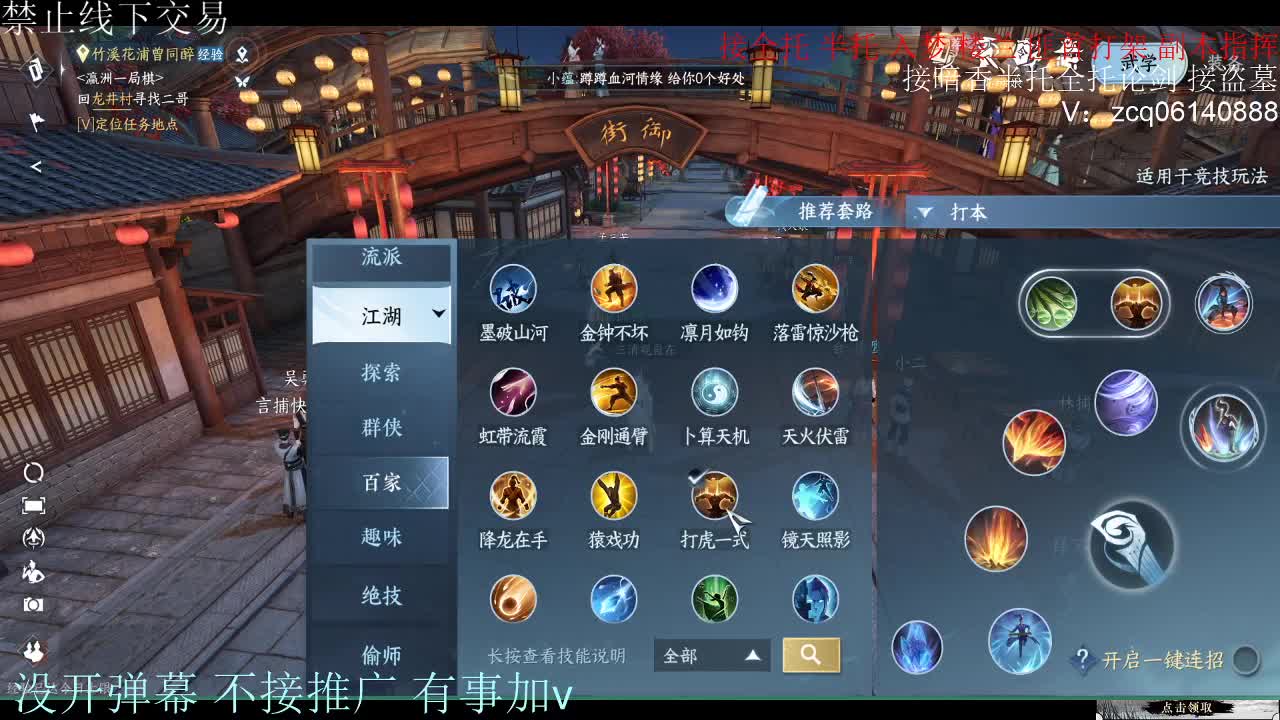Select the 虹带流霞 skill
The width and height of the screenshot is (1280, 720).
pos(513,392)
